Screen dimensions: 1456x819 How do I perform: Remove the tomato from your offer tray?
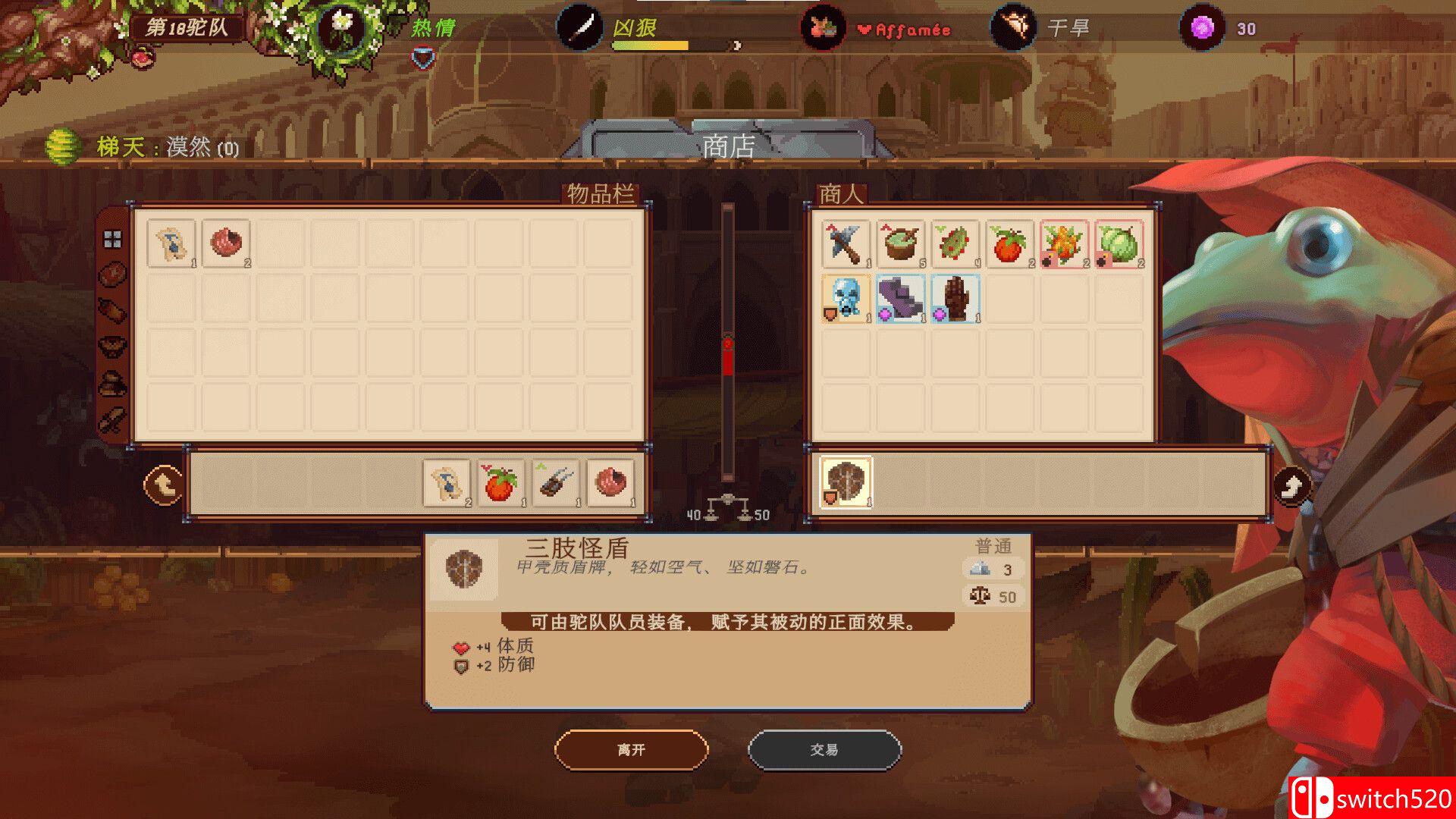(500, 483)
